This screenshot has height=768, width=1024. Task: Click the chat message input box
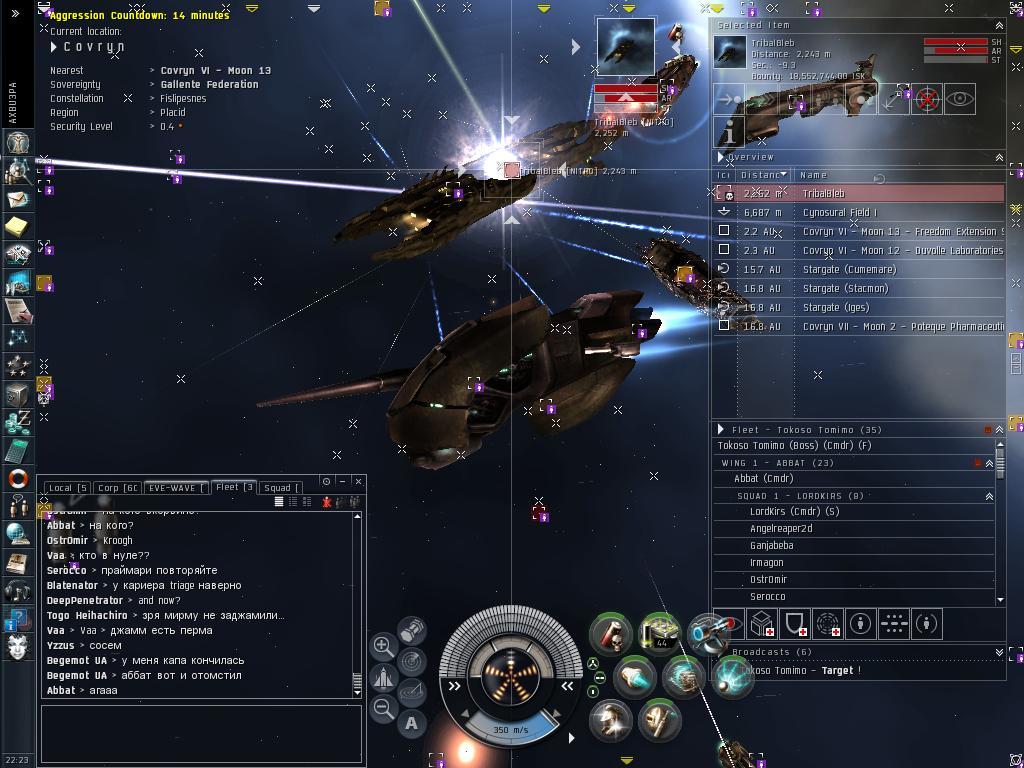(x=201, y=734)
